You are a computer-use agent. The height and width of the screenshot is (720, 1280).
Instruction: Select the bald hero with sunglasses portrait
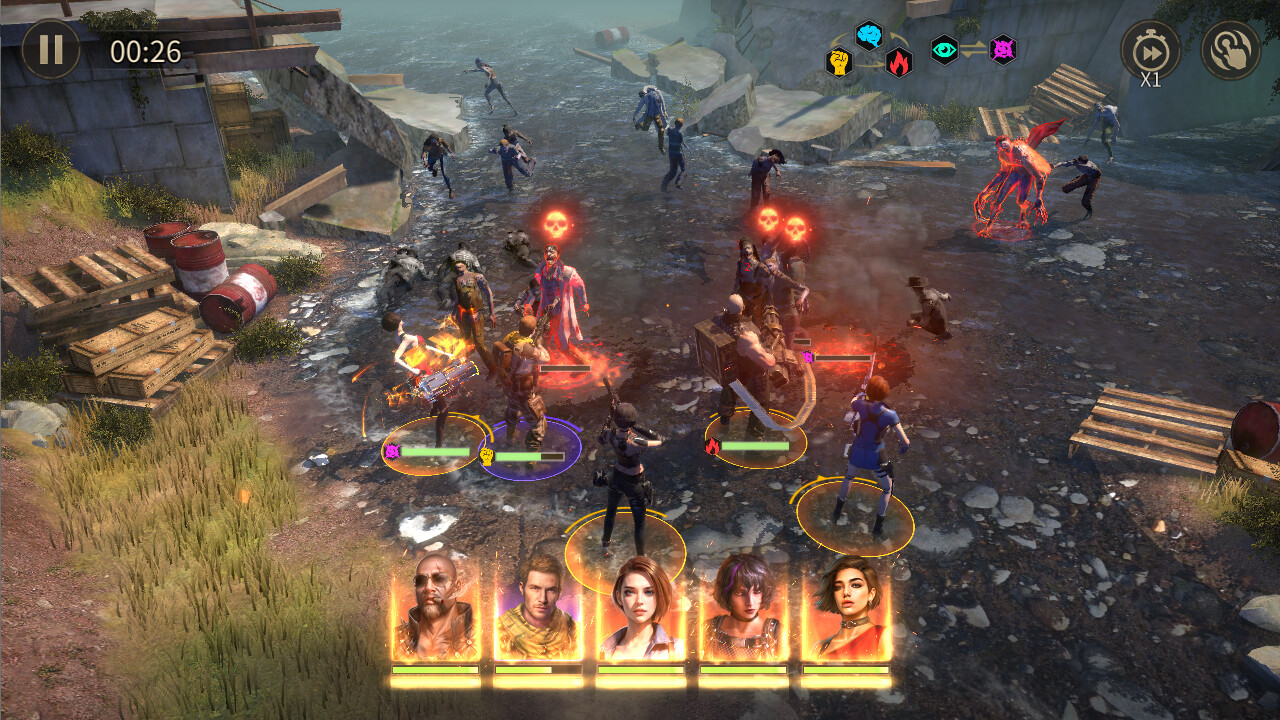coord(436,607)
